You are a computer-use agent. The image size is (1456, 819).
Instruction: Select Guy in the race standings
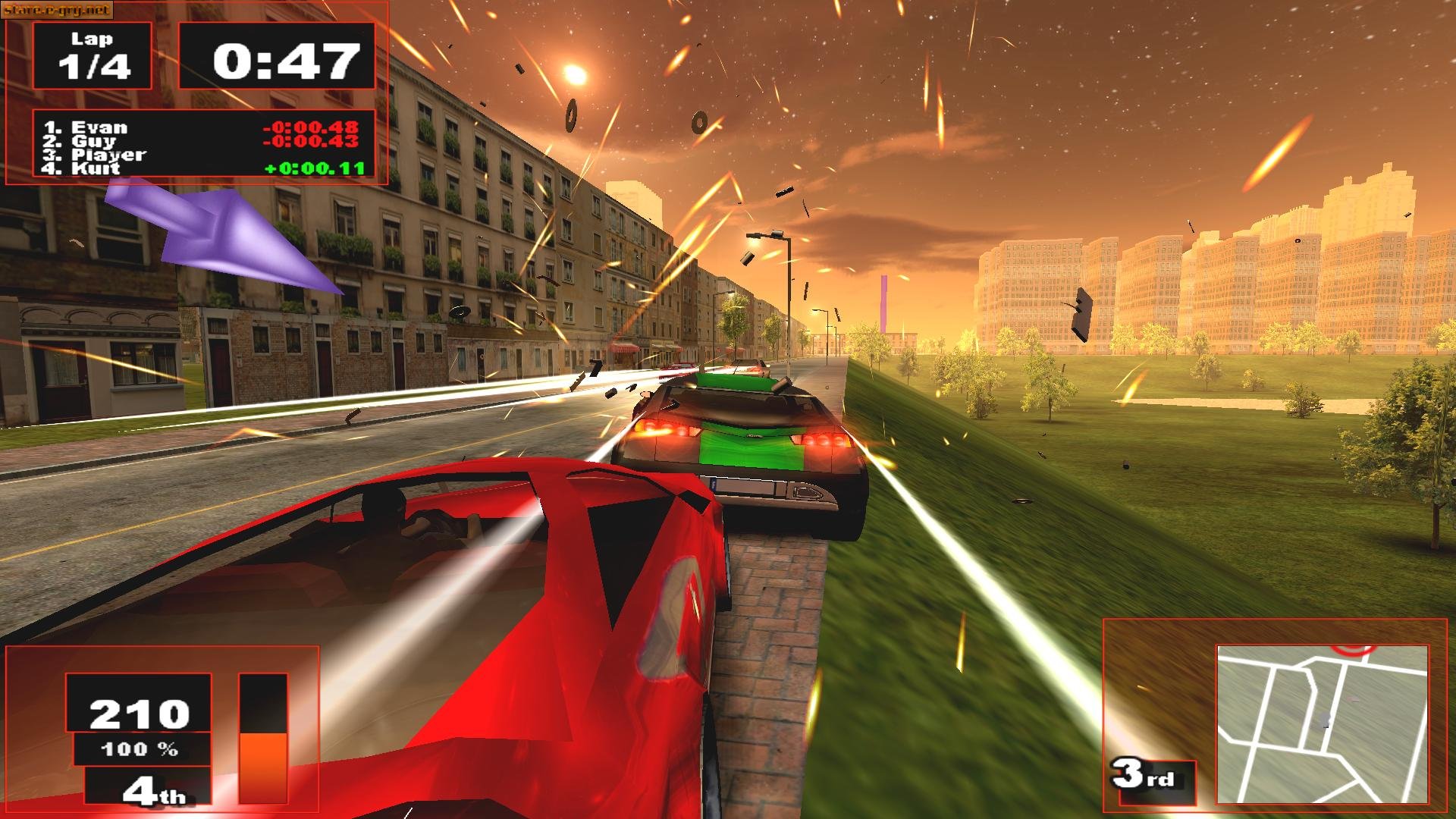(94, 141)
